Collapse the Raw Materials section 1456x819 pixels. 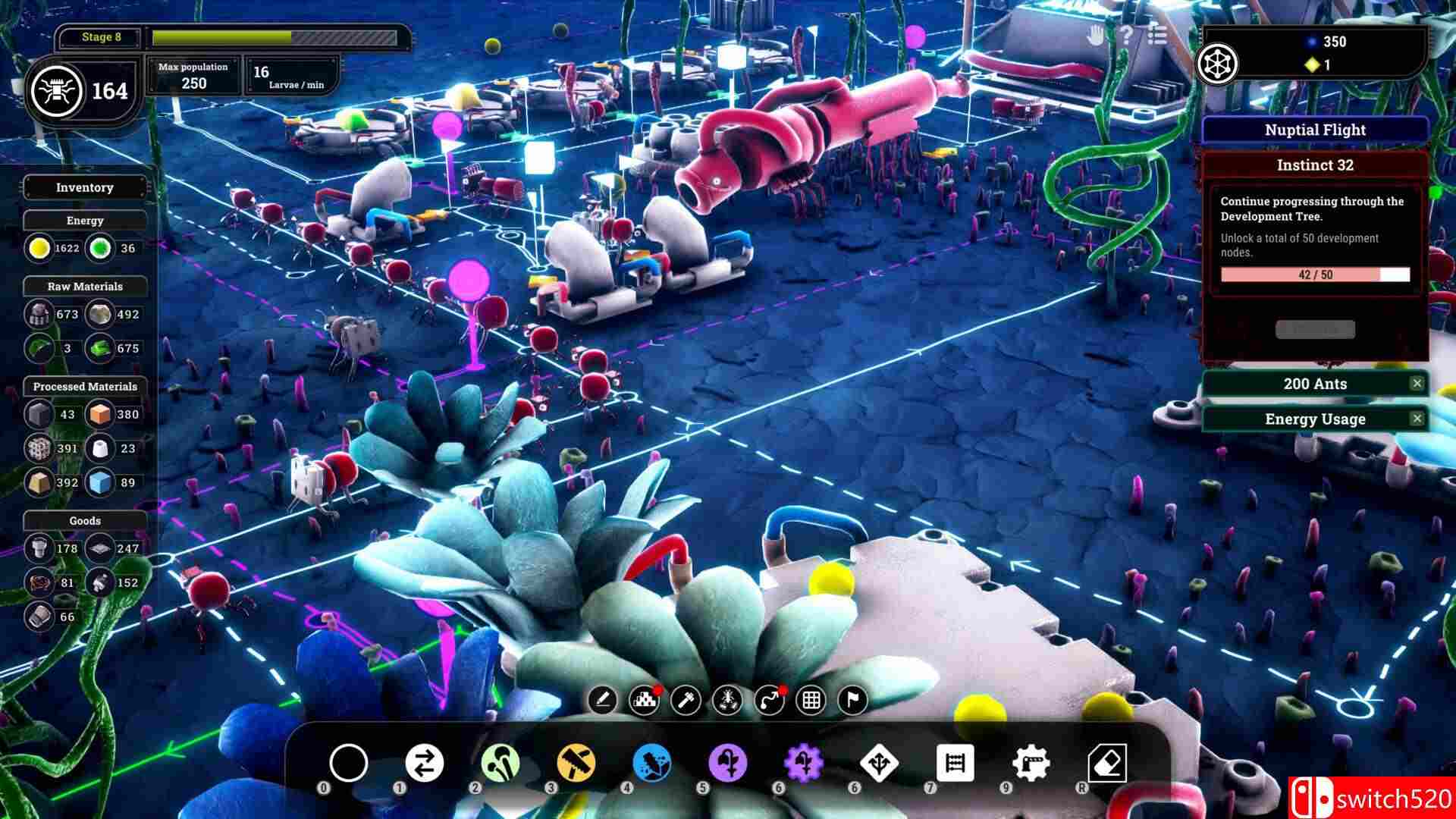85,287
